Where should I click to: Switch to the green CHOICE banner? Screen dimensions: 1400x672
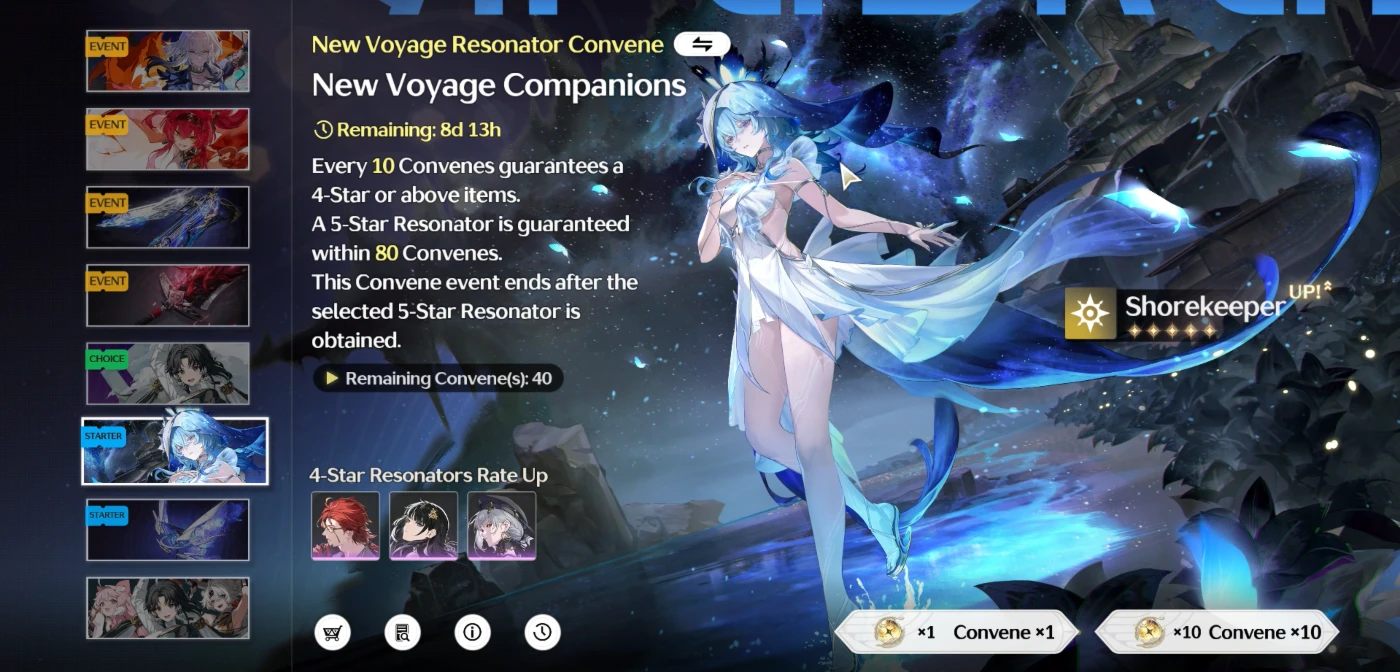(168, 373)
